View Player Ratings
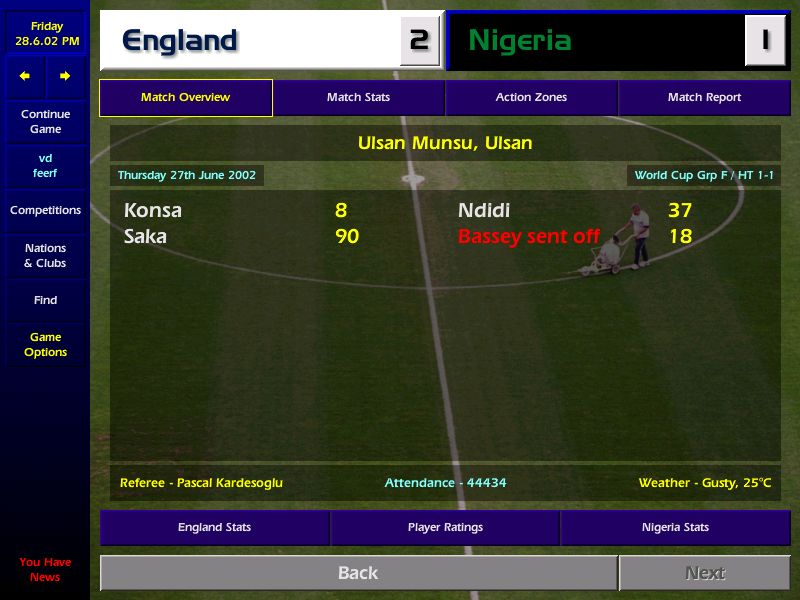The height and width of the screenshot is (600, 800). click(445, 527)
